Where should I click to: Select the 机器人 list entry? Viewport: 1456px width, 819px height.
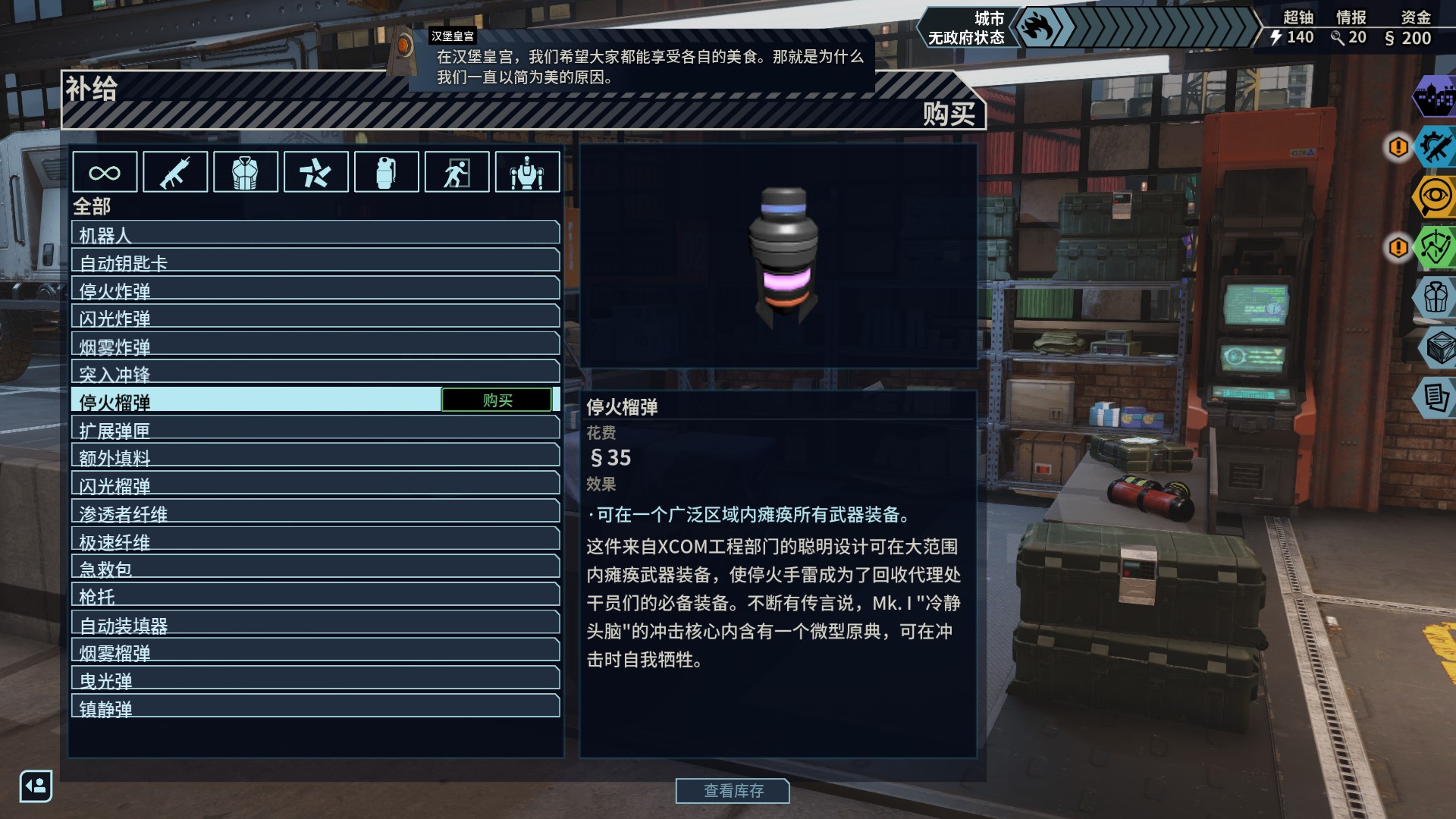[315, 234]
